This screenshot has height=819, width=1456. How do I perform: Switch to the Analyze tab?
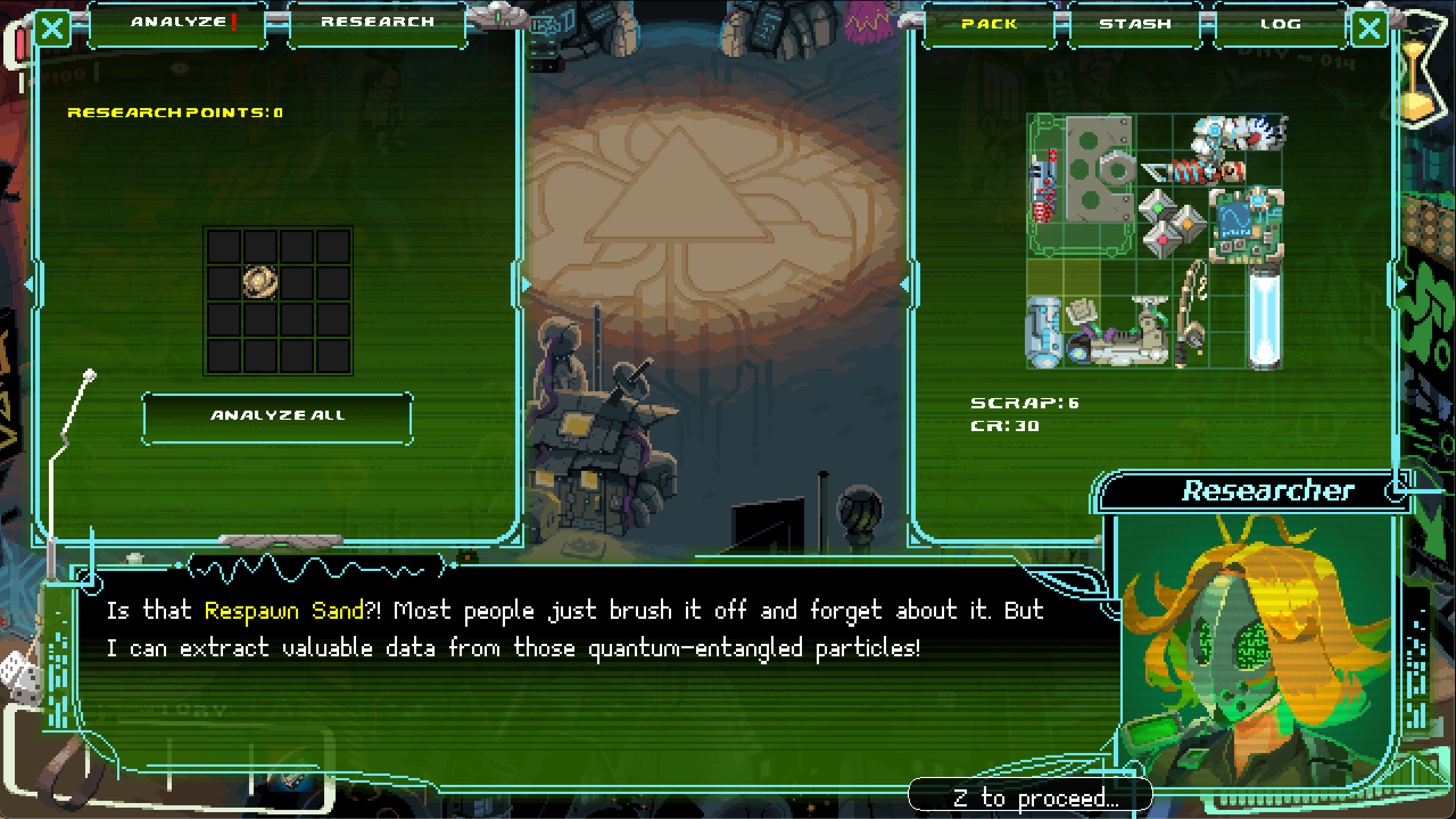click(179, 23)
